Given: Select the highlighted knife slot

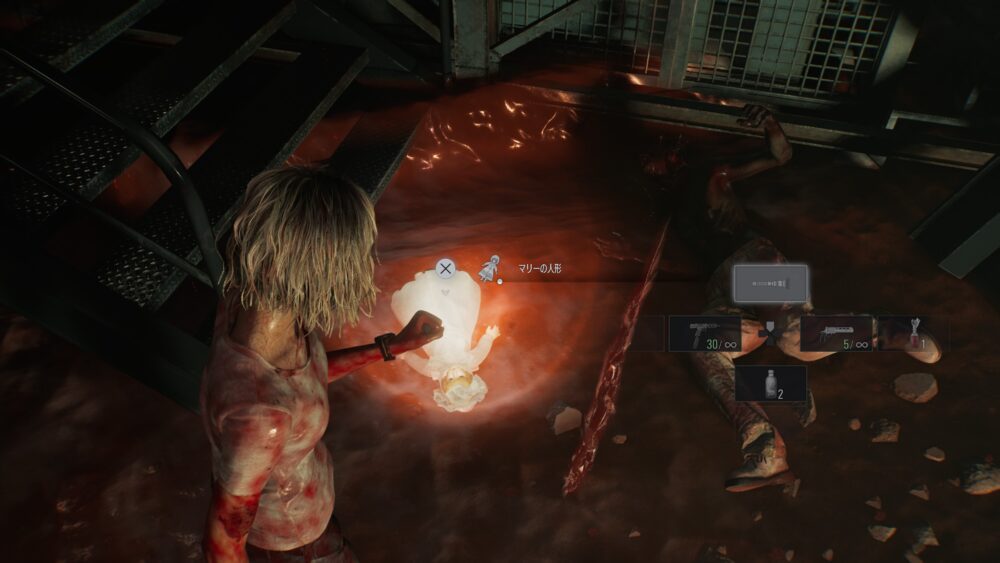Looking at the screenshot, I should 770,284.
